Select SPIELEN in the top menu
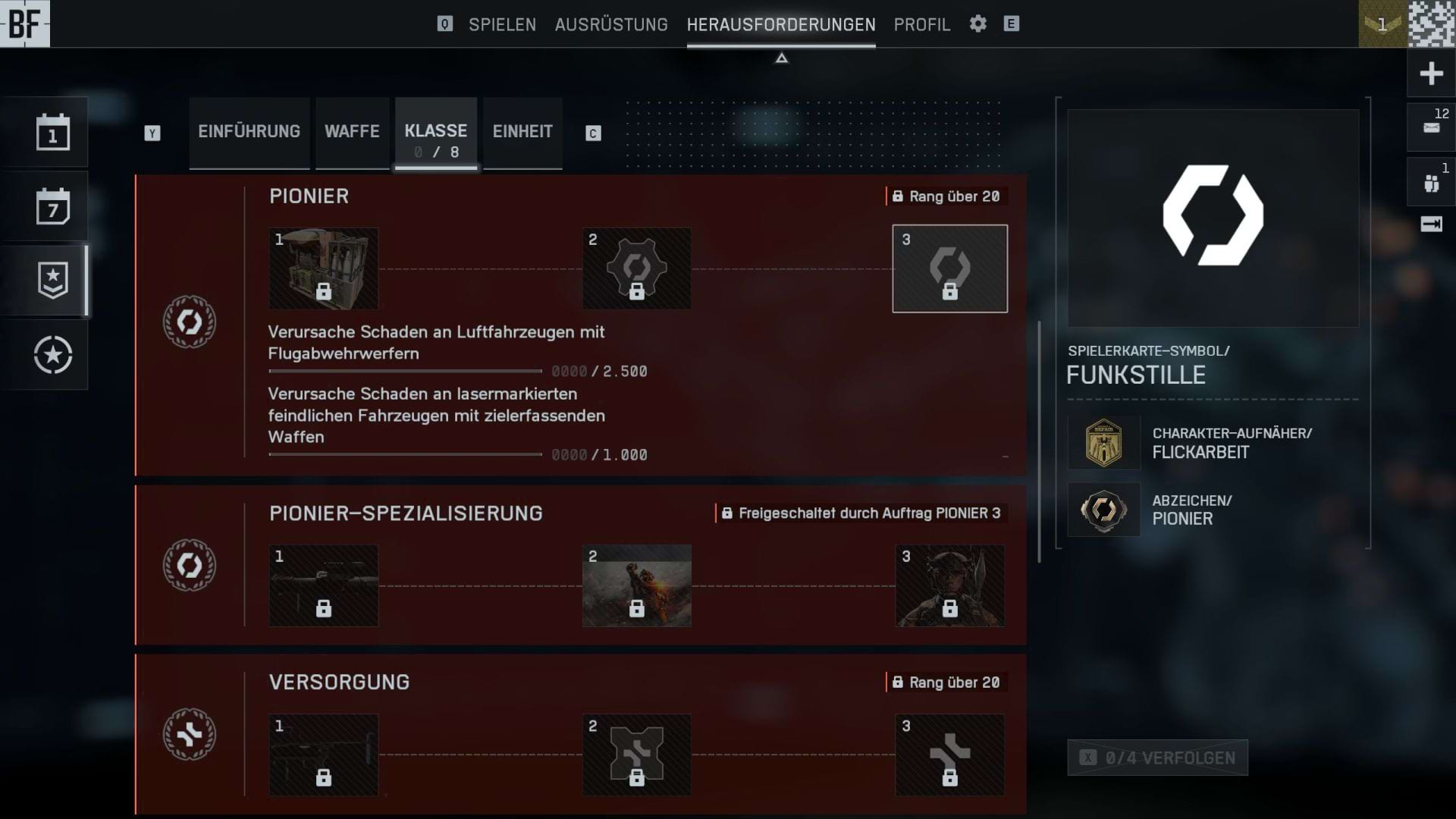1456x819 pixels. [502, 24]
